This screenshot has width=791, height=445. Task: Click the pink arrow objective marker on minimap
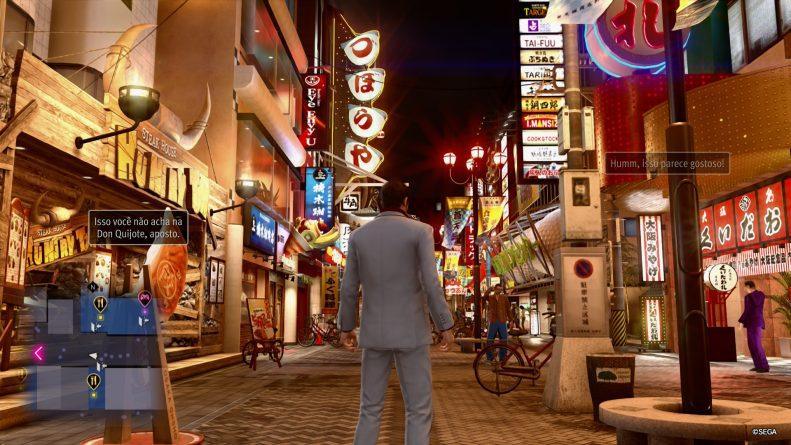tap(39, 352)
